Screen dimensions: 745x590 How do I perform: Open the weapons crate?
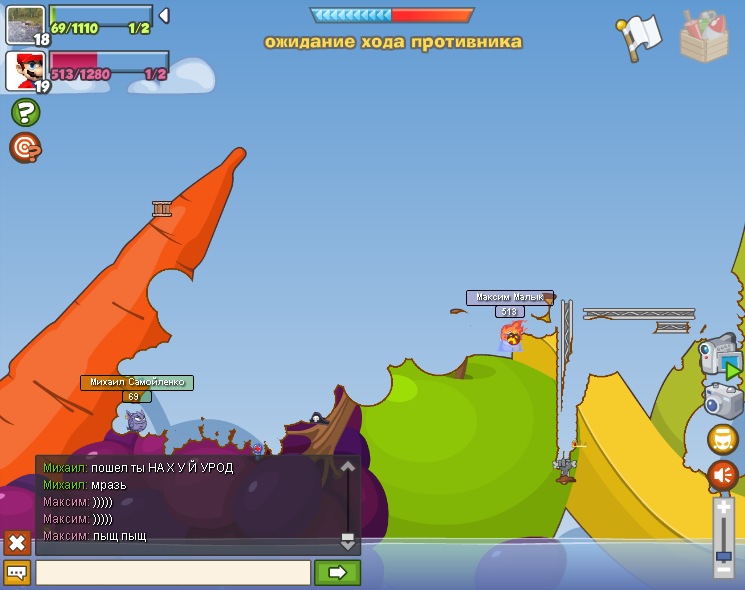[x=704, y=38]
